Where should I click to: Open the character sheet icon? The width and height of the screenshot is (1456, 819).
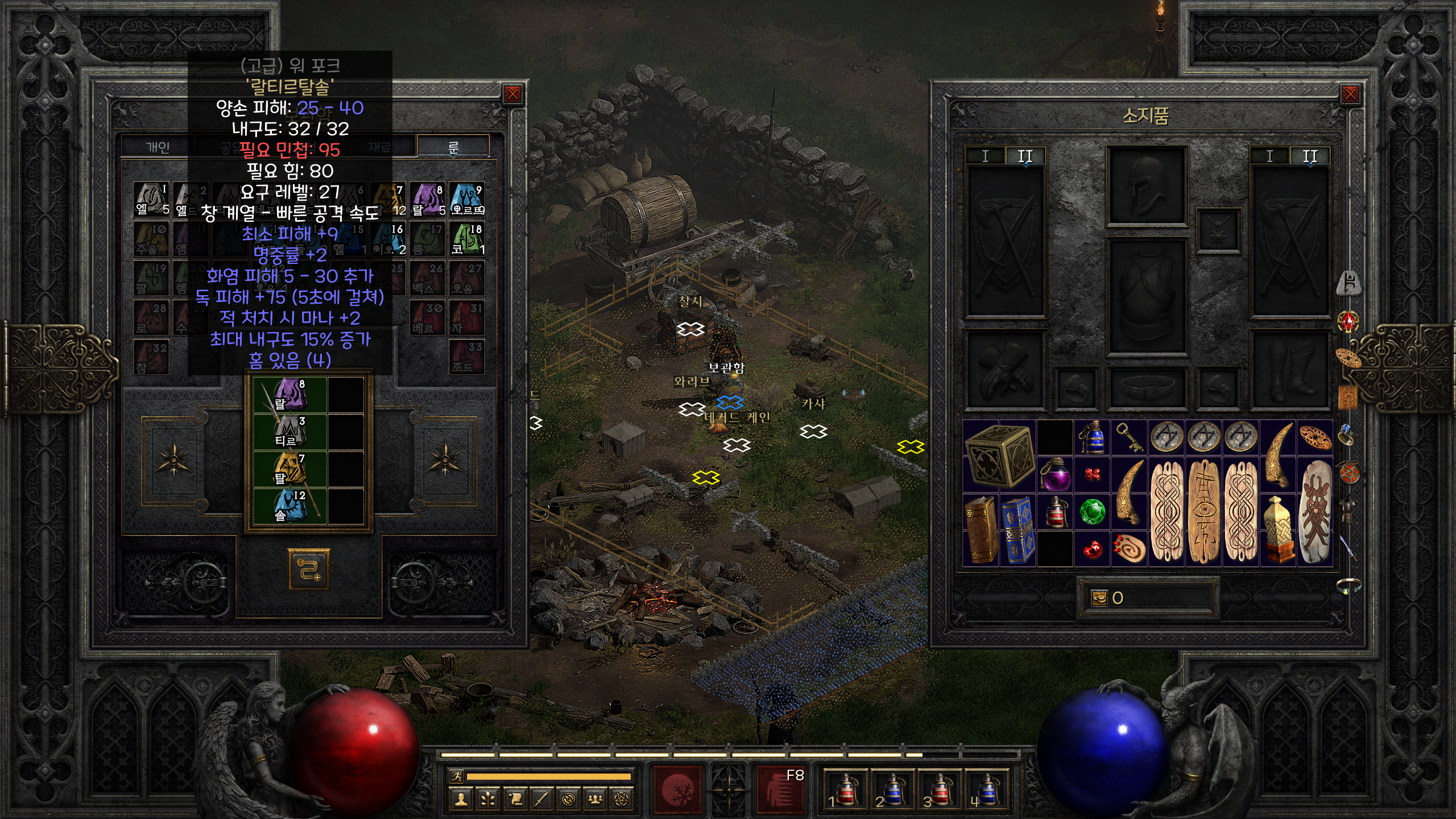461,800
